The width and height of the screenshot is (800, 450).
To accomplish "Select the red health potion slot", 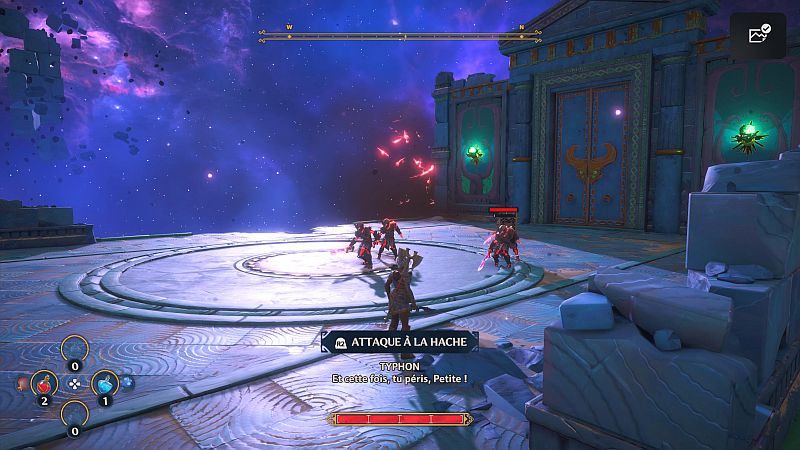I will pyautogui.click(x=44, y=383).
